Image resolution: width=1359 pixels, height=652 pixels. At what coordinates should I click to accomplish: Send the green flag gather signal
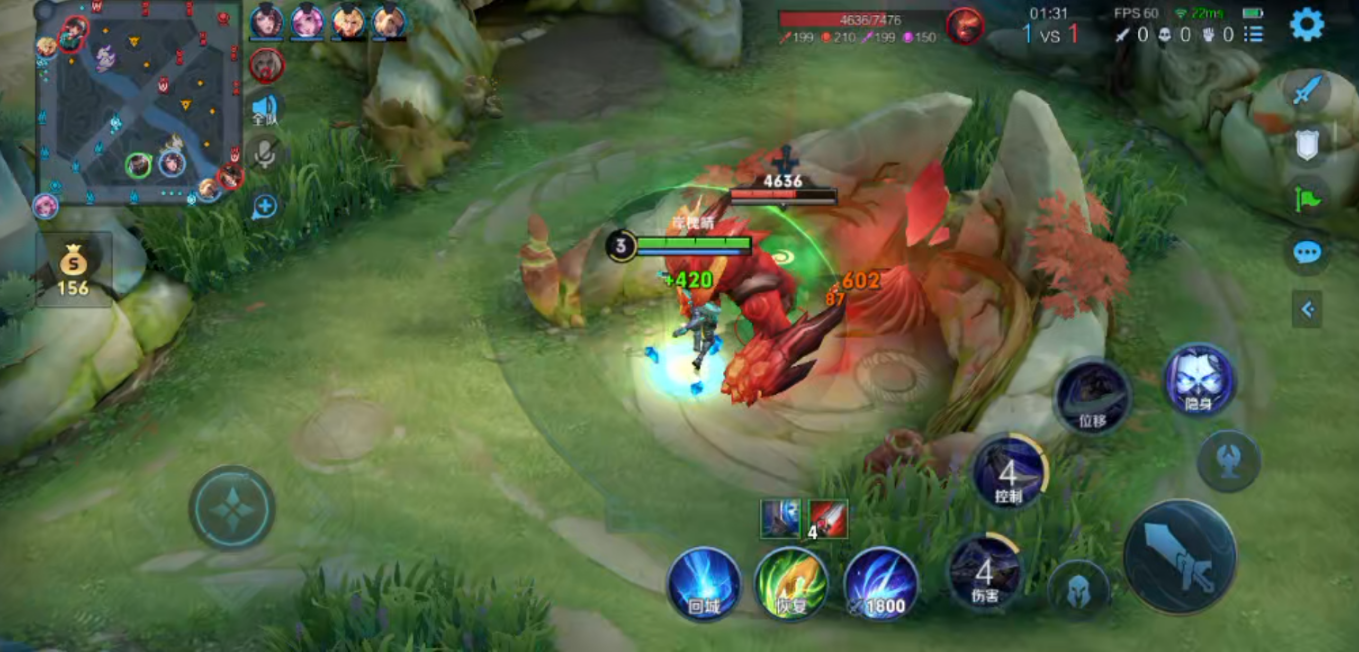click(x=1306, y=198)
